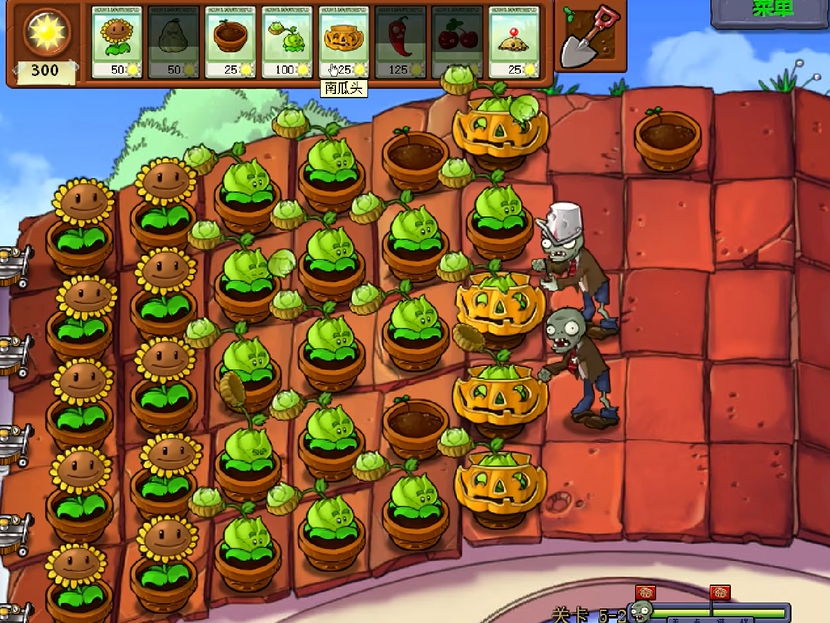Pick the Pumpkin seed packet

344,42
